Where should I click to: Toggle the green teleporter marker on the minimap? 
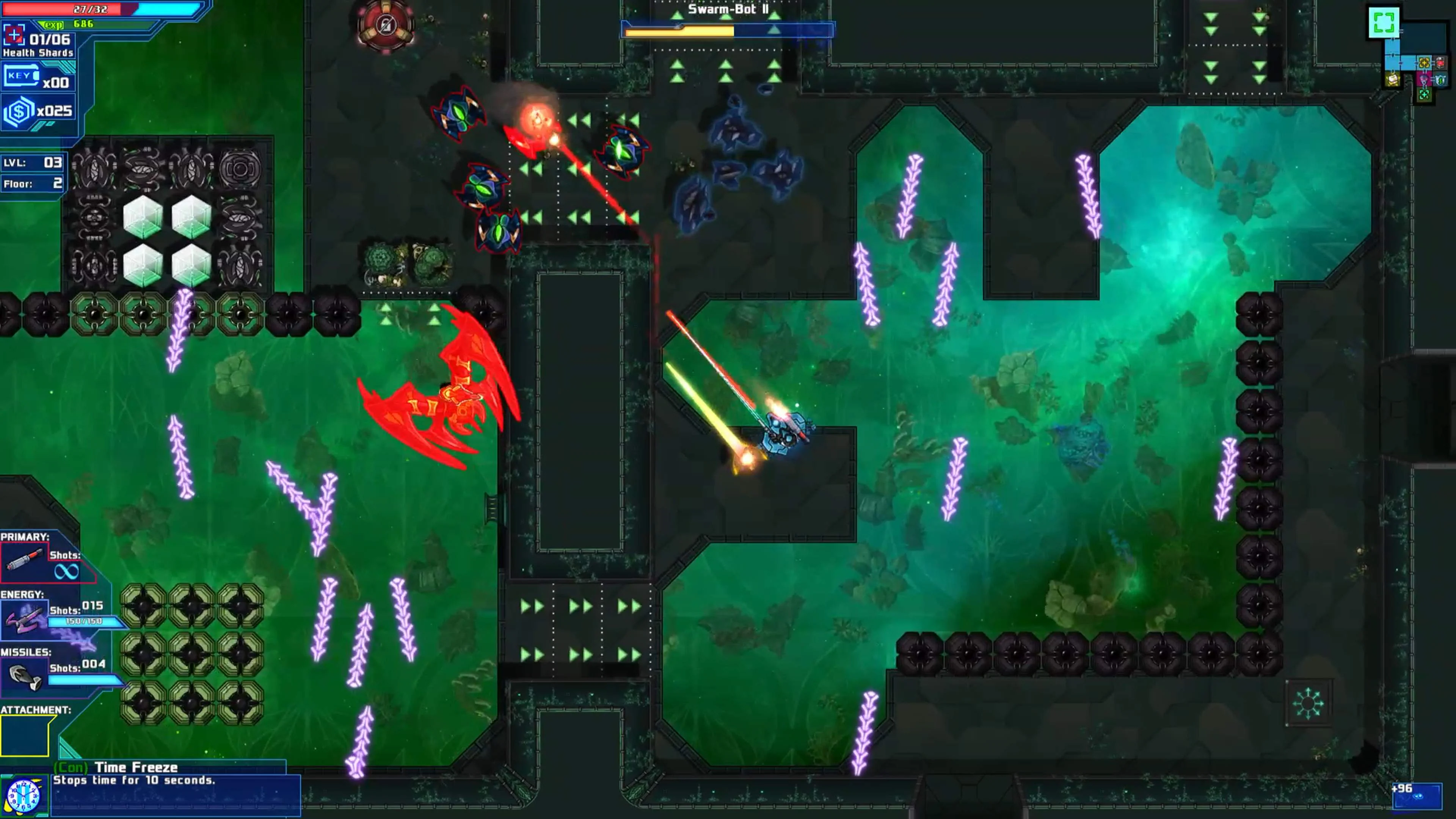(x=1424, y=95)
